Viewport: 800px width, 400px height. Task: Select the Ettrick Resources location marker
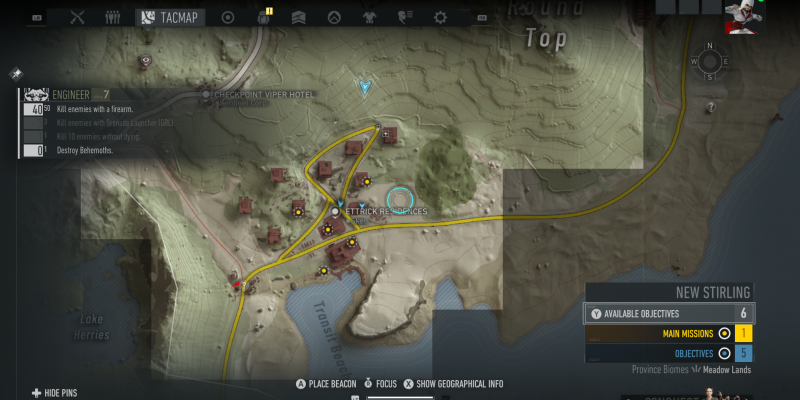click(335, 212)
